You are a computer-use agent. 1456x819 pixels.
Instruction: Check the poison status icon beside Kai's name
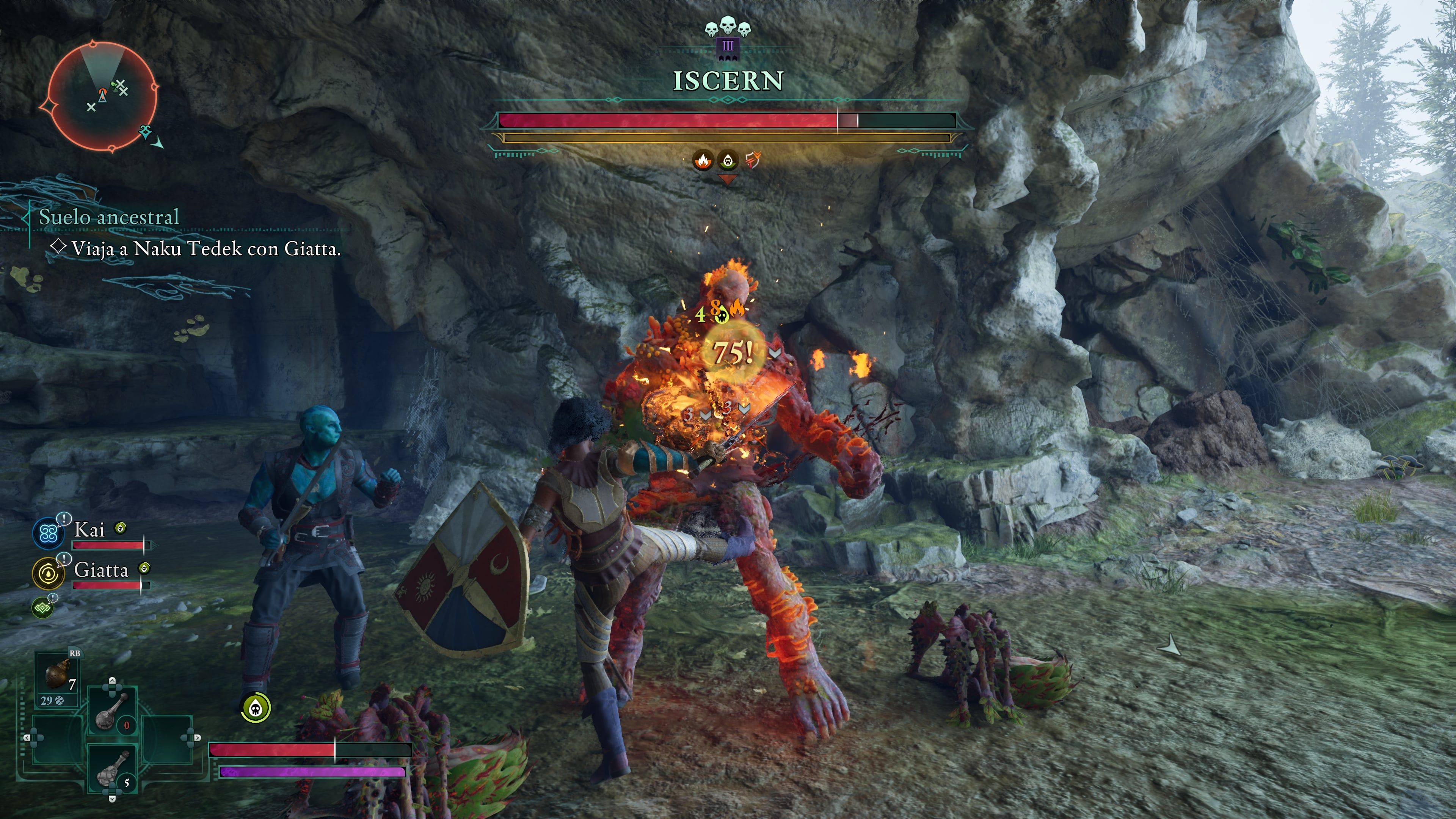121,528
